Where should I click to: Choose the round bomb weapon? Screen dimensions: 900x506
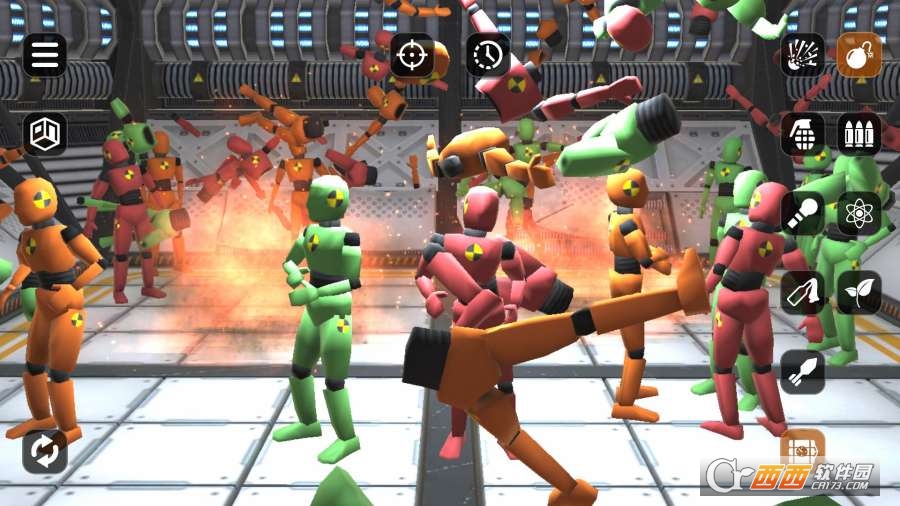point(859,55)
